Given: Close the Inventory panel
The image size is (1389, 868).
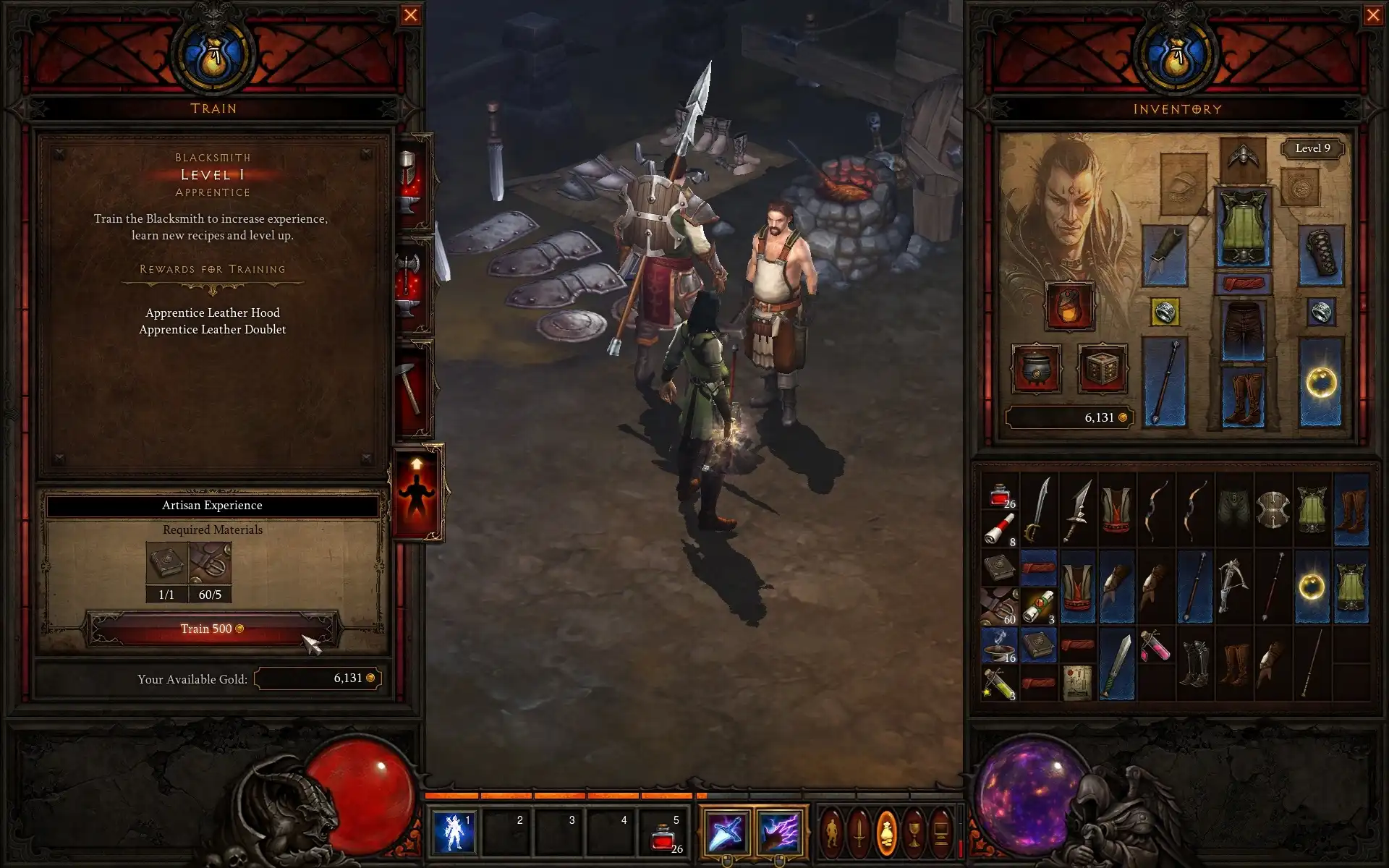Looking at the screenshot, I should pyautogui.click(x=1372, y=15).
